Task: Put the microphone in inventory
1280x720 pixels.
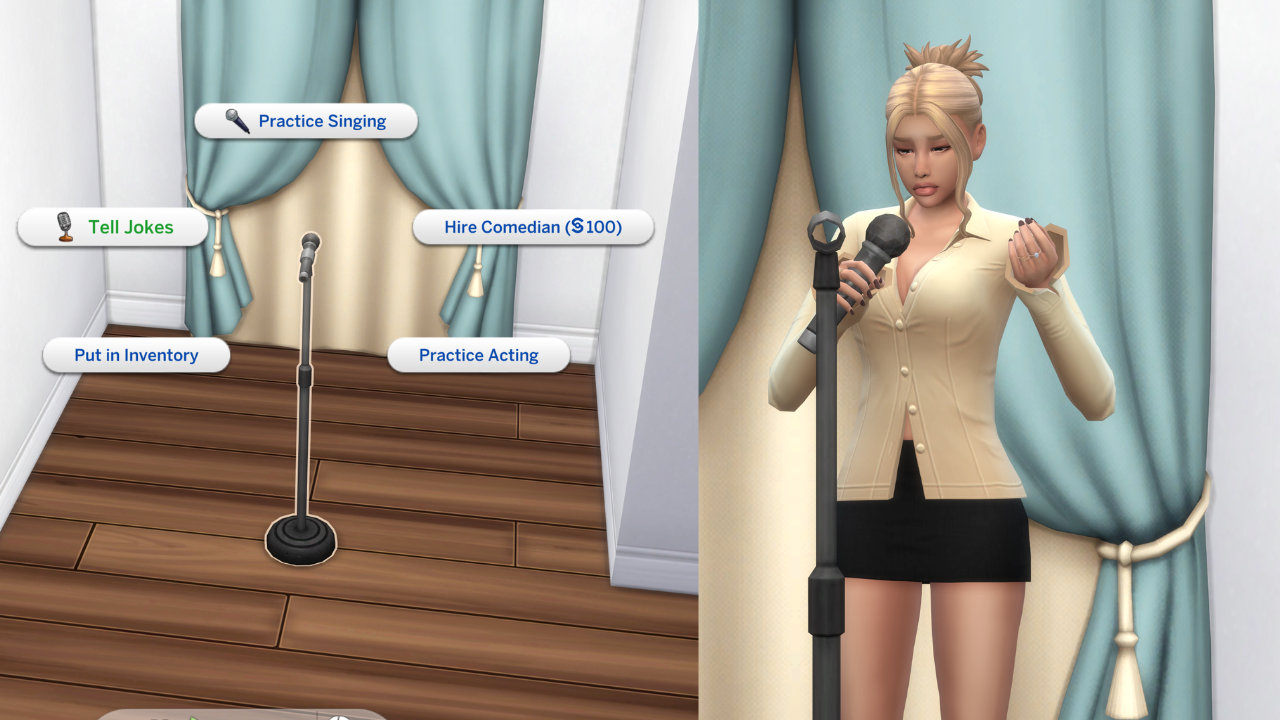Action: click(136, 355)
